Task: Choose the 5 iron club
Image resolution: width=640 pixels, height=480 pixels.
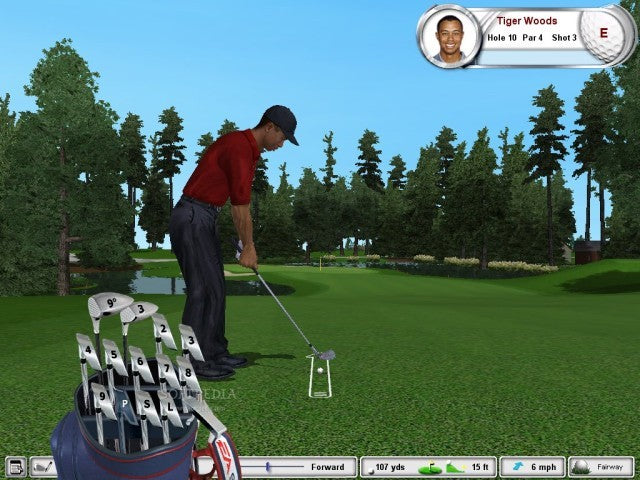Action: tap(115, 353)
